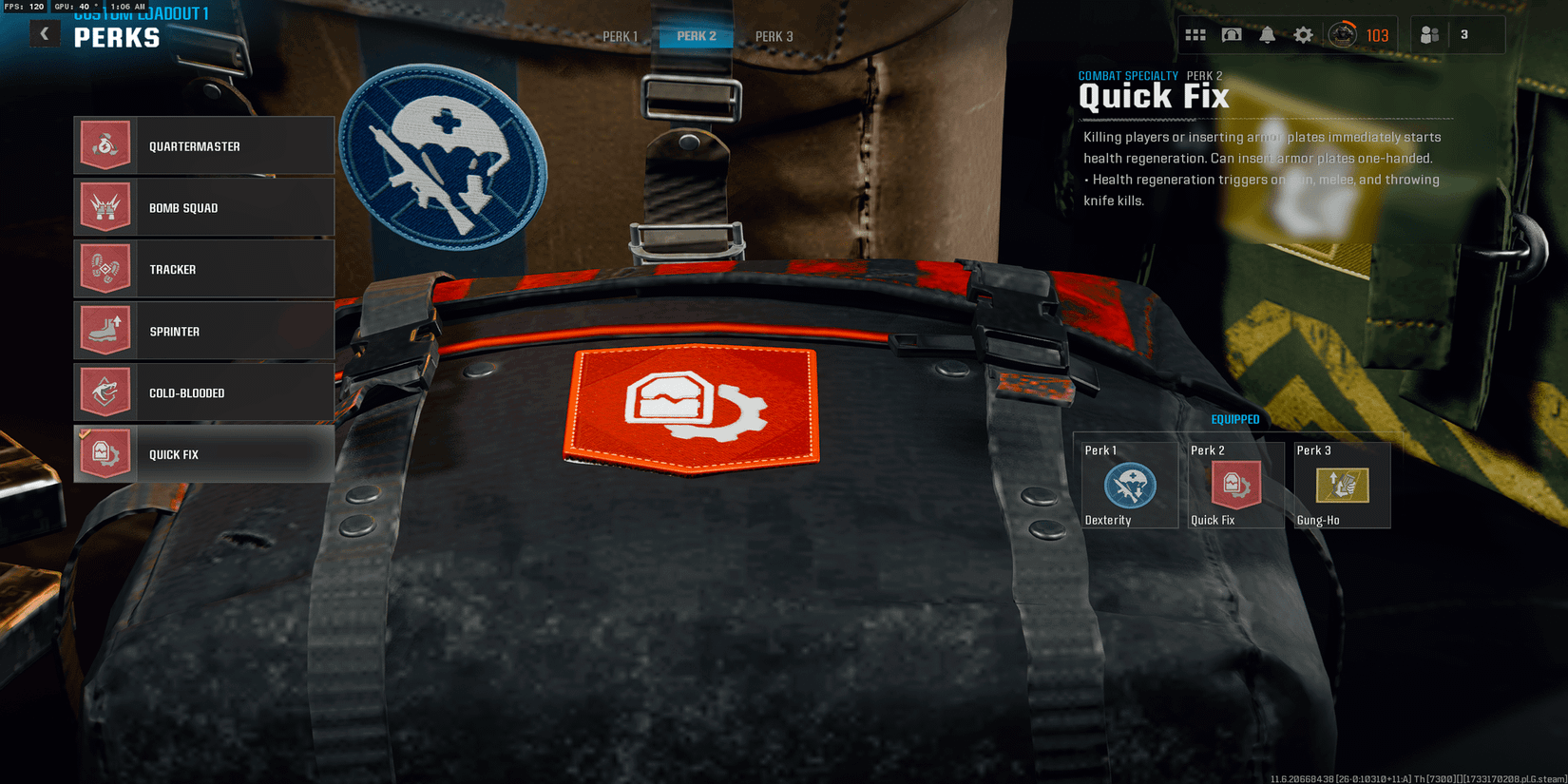Click the voice chat headset icon
This screenshot has width=1568, height=784.
pos(1230,34)
